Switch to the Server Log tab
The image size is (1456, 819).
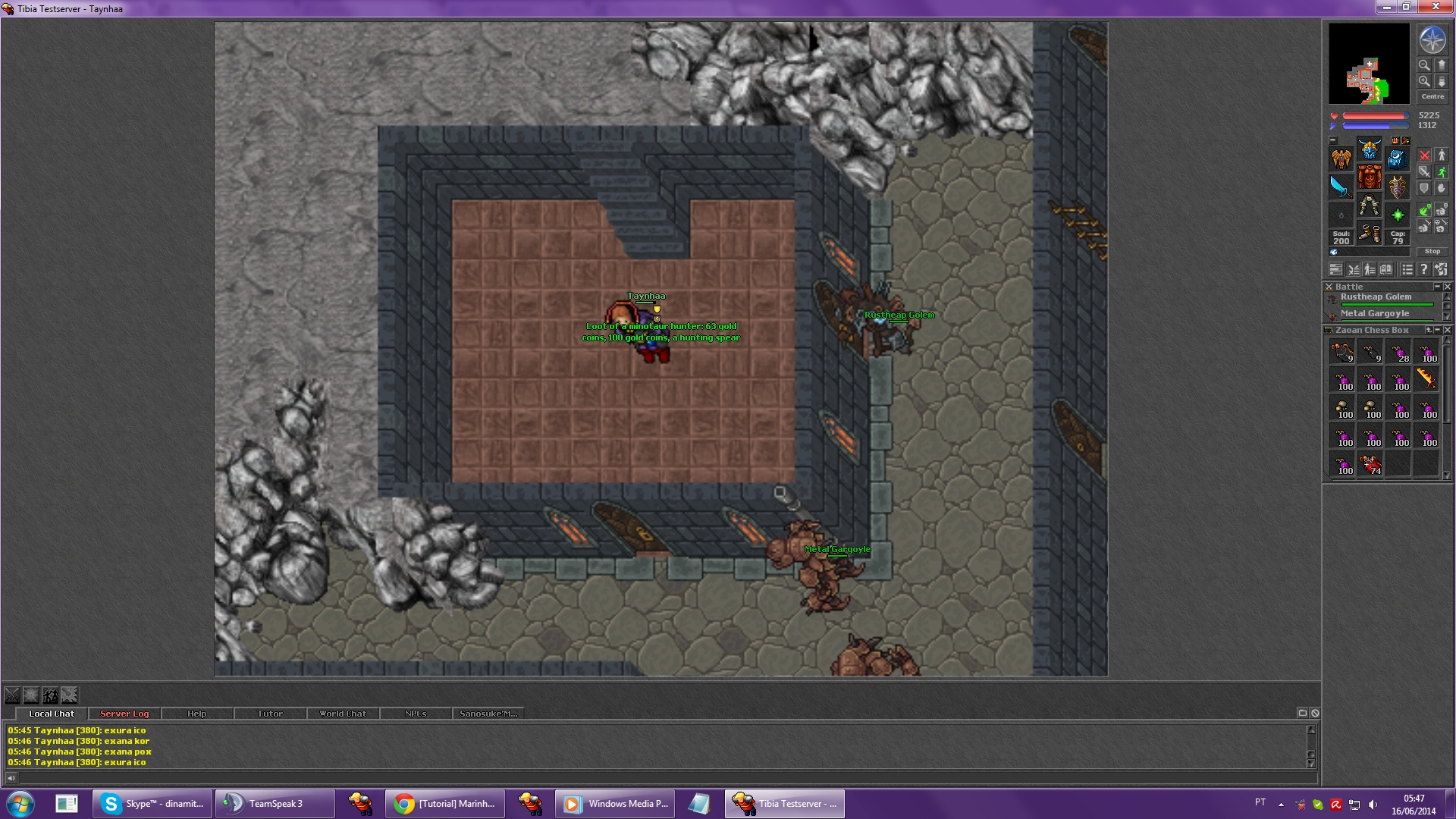pyautogui.click(x=124, y=714)
